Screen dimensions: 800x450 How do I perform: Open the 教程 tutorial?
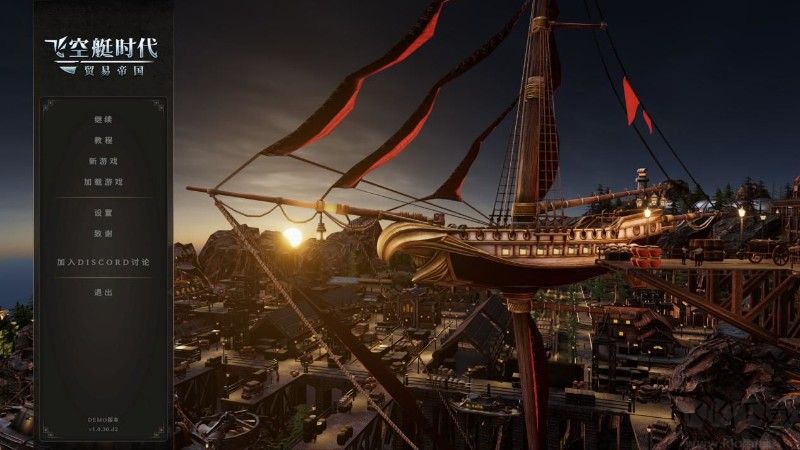coord(103,141)
